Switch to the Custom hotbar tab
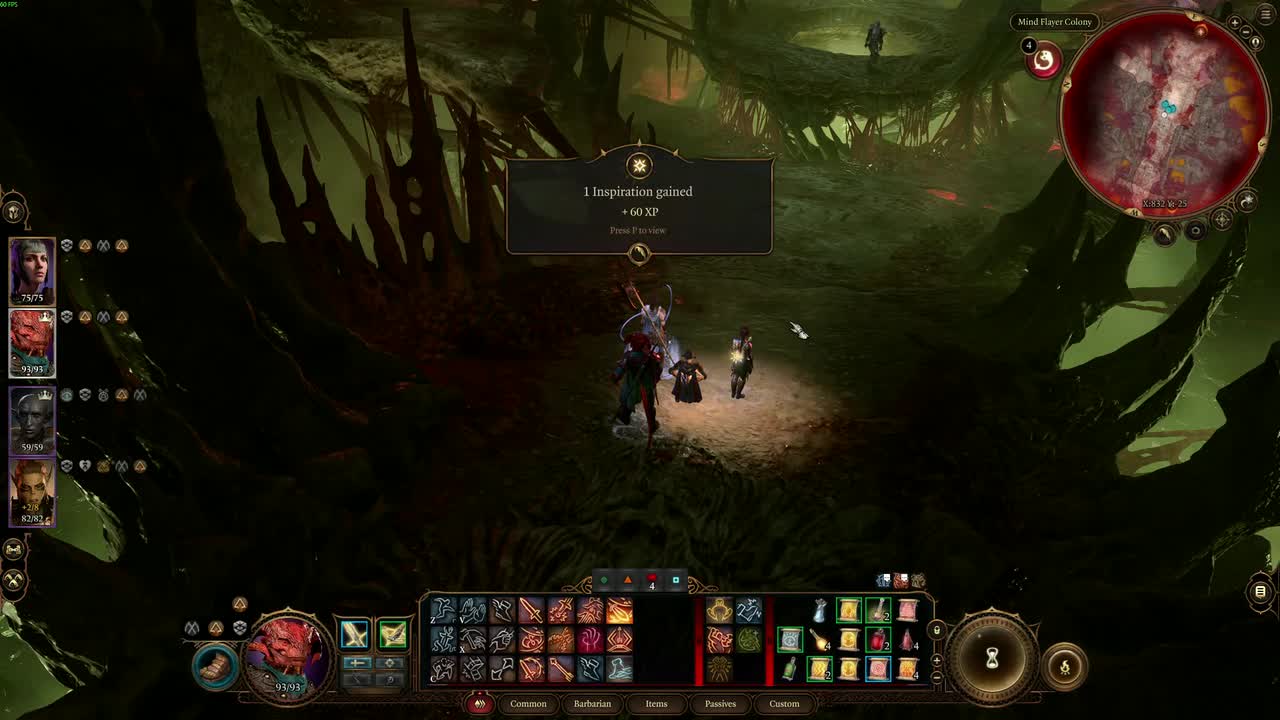Screen dimensions: 1280x720 click(784, 704)
